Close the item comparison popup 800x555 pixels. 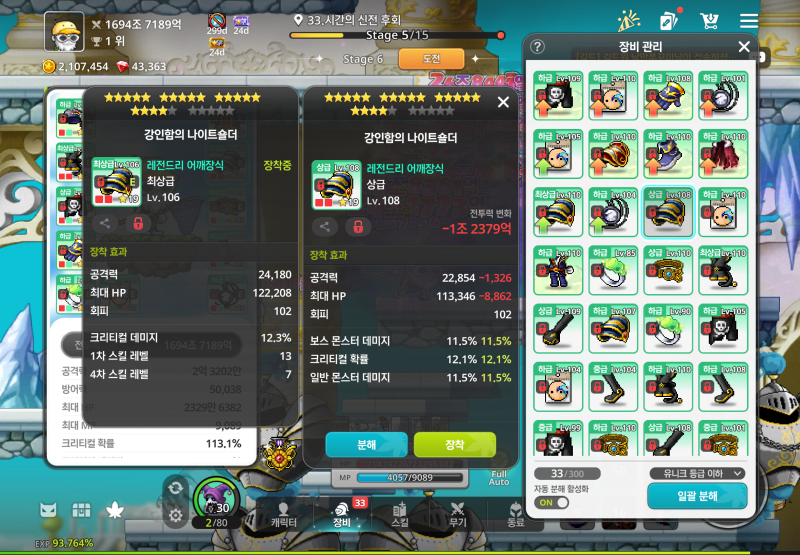pos(503,102)
